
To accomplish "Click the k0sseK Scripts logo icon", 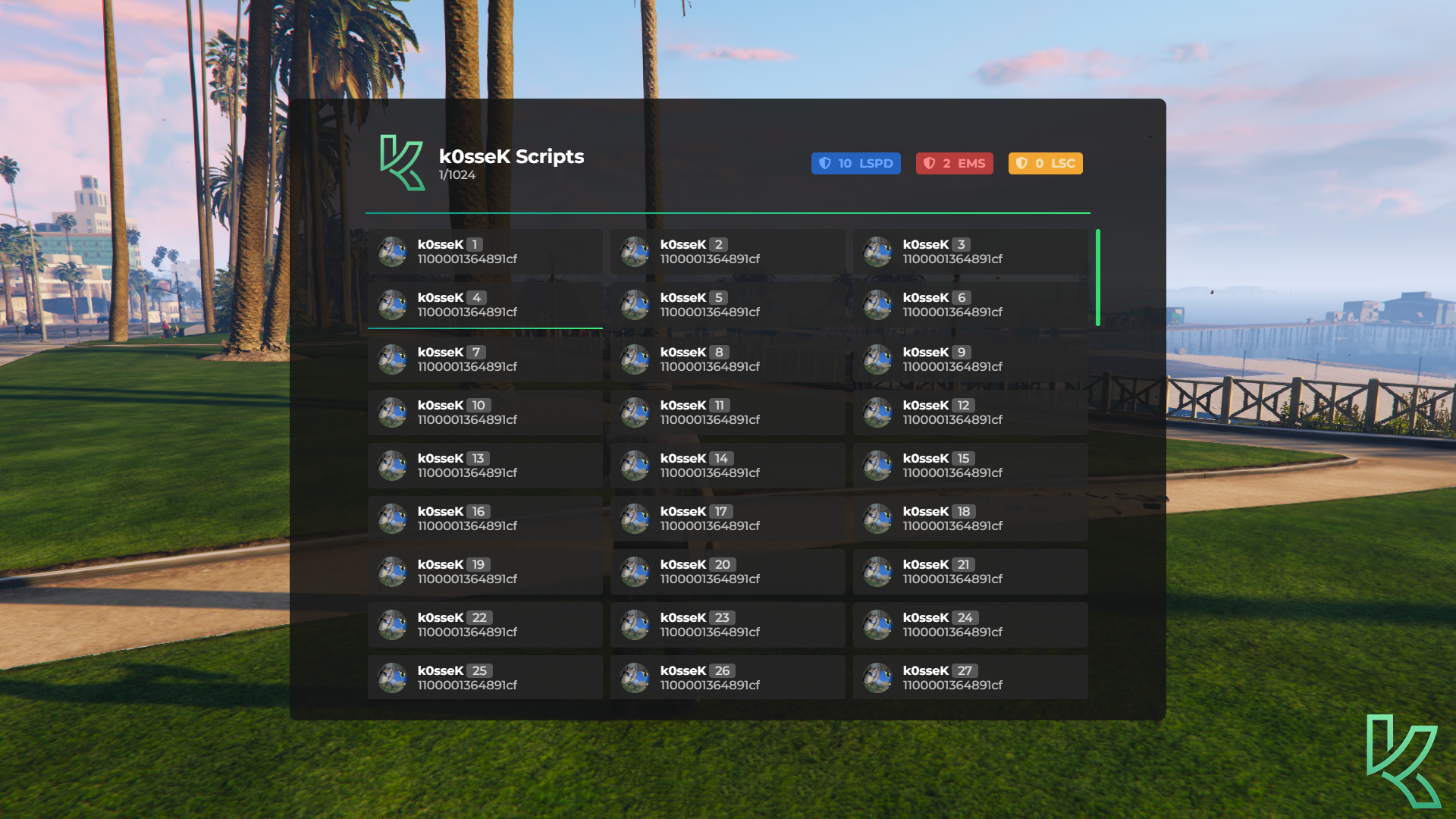I will 403,162.
